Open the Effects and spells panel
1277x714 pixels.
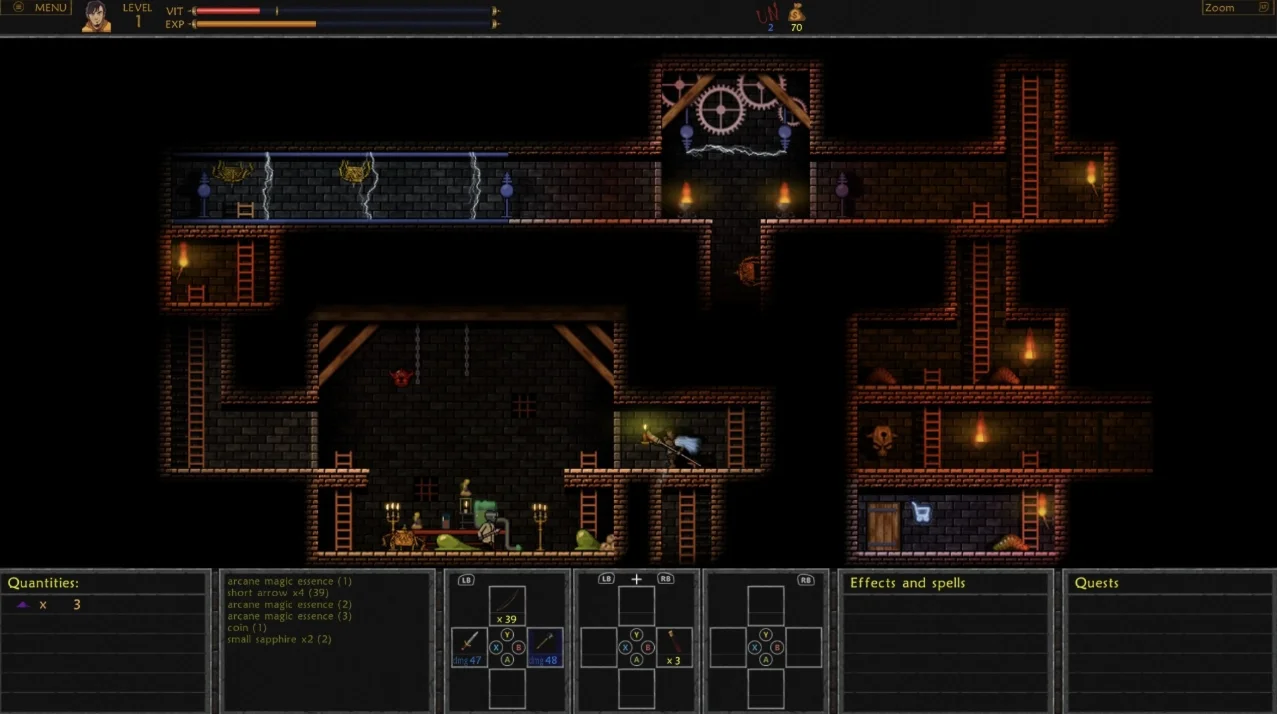907,583
